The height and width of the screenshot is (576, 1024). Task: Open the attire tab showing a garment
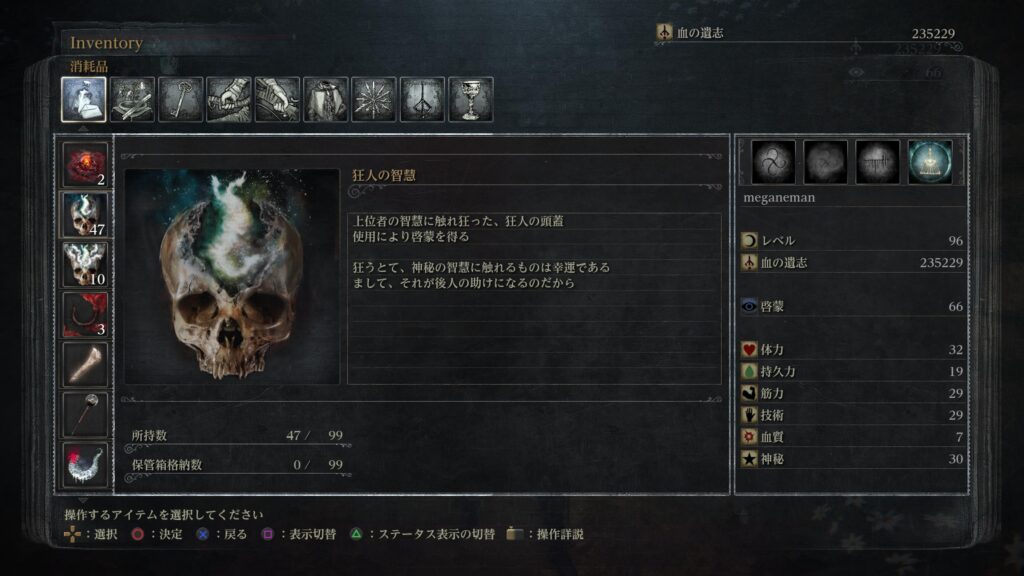tap(325, 99)
